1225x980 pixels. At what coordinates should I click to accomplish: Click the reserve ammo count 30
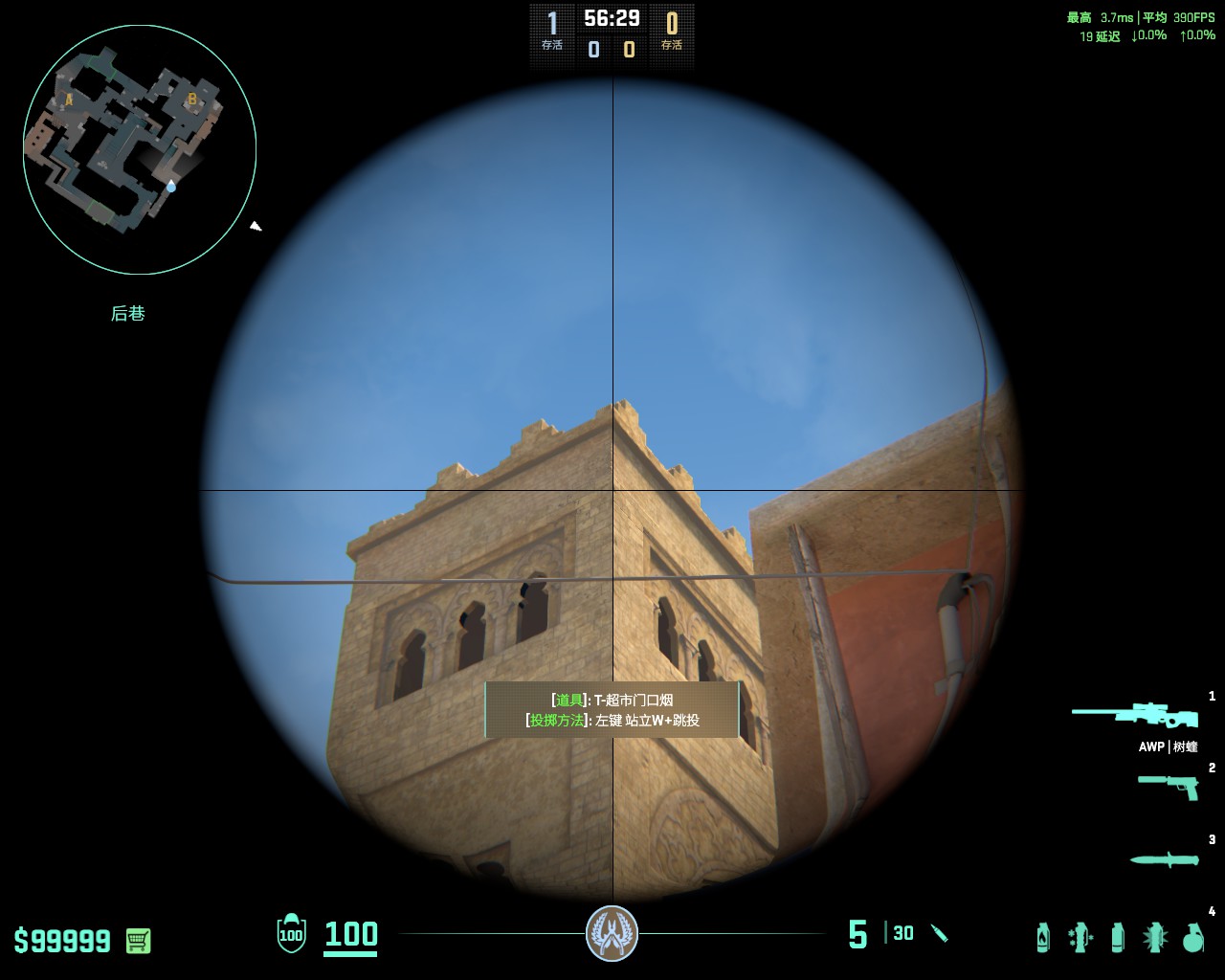901,933
